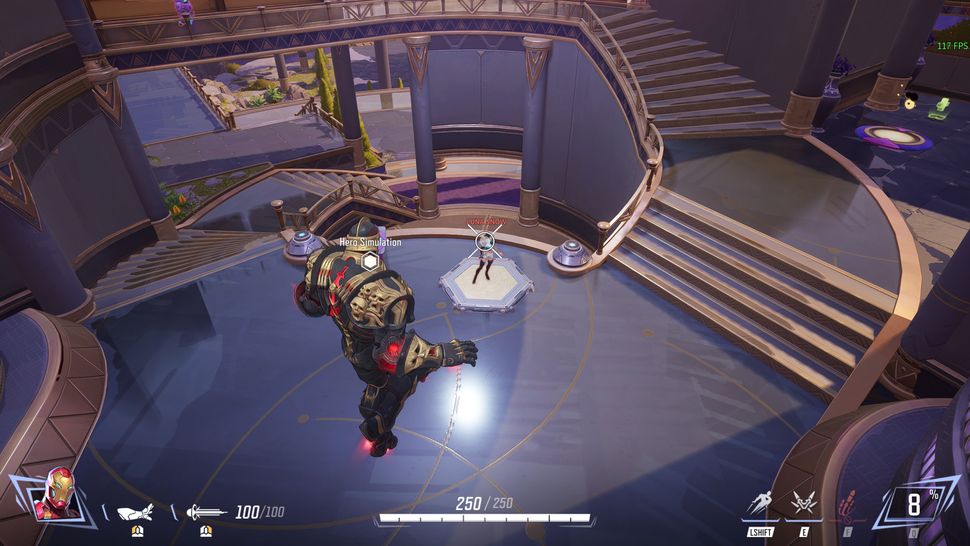Select the armored gauntlet weapon icon
Viewport: 970px width, 546px height.
pos(135,512)
